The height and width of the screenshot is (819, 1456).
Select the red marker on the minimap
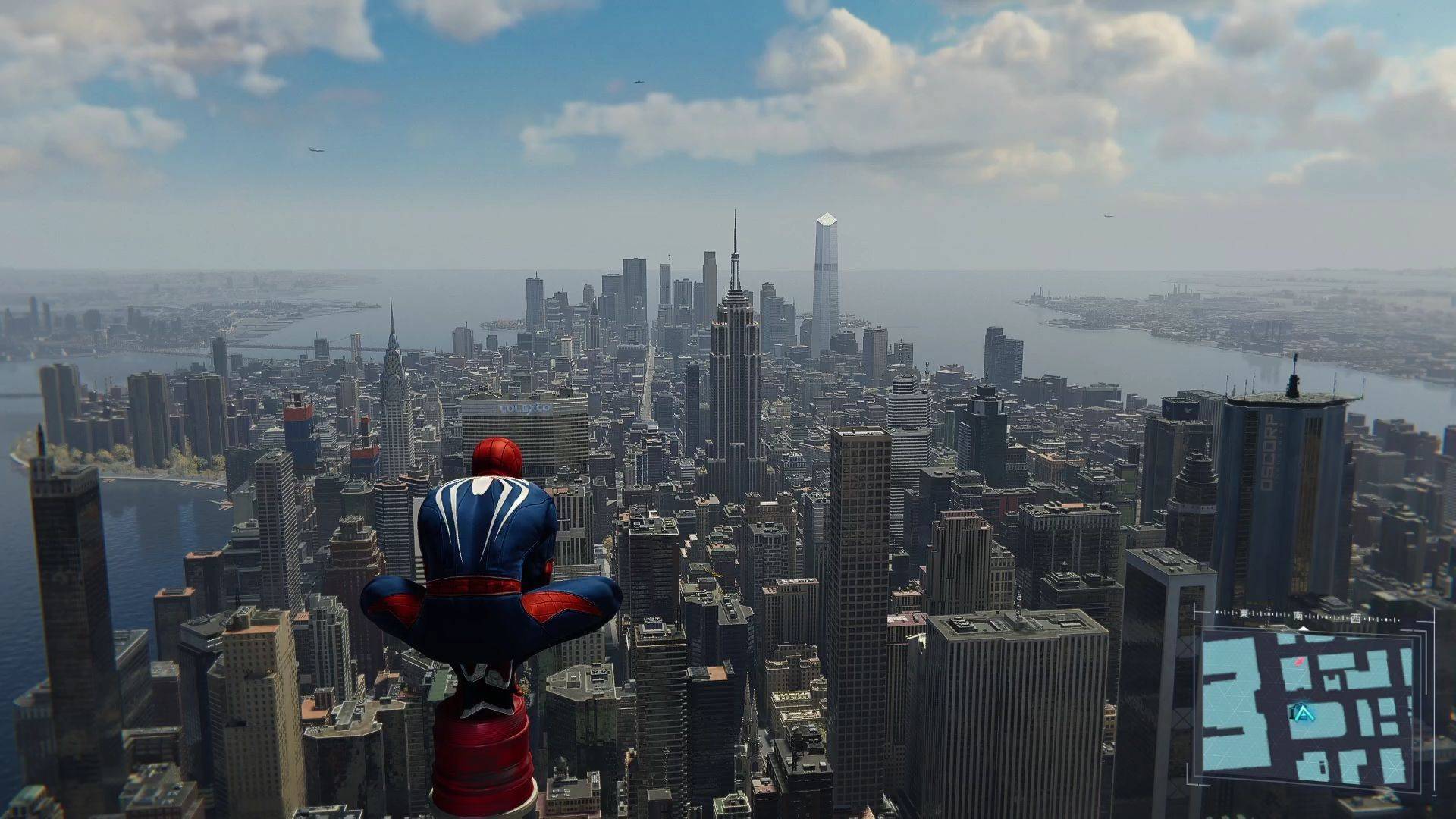click(1299, 661)
